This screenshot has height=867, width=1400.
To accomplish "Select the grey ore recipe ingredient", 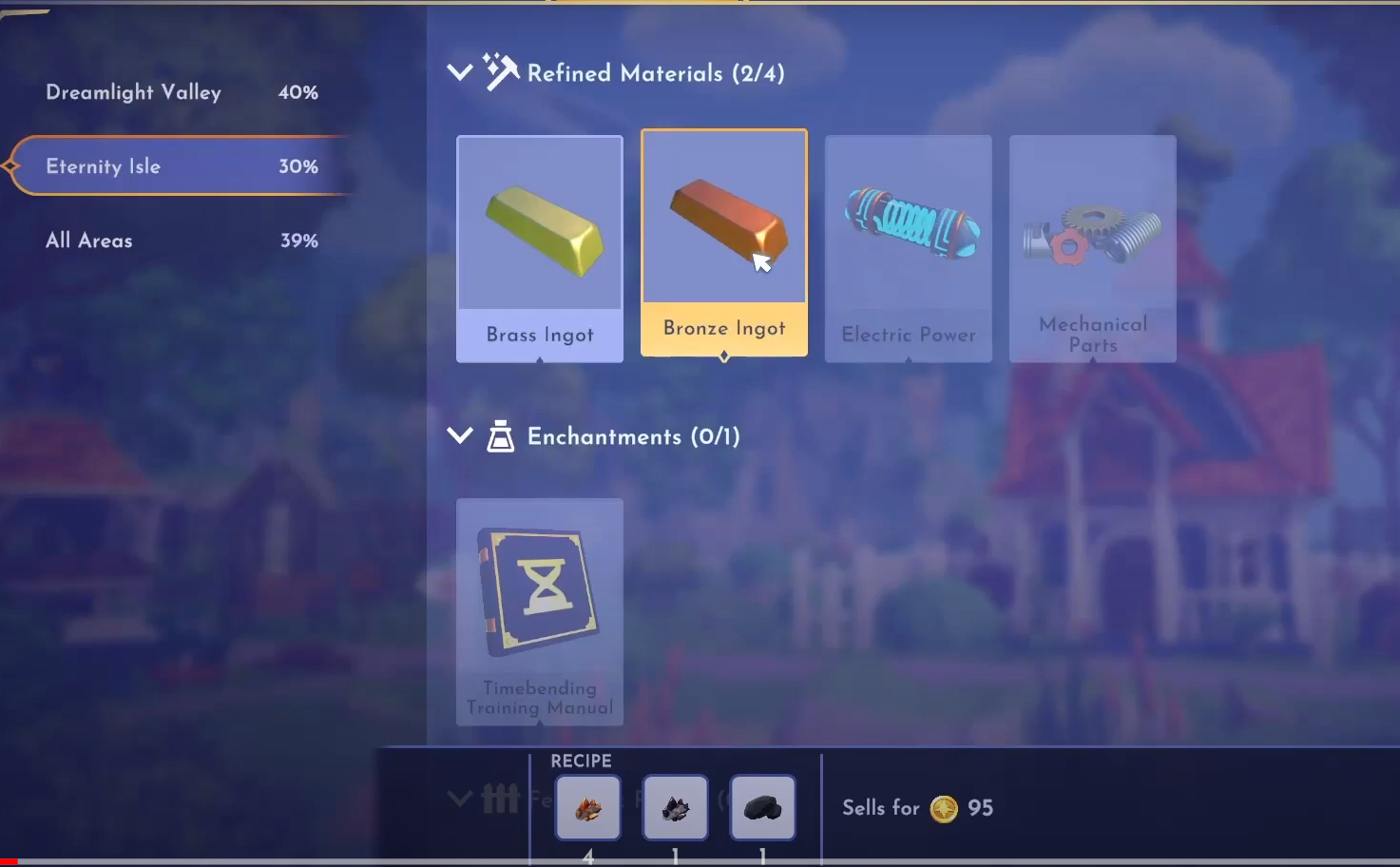I will 676,808.
